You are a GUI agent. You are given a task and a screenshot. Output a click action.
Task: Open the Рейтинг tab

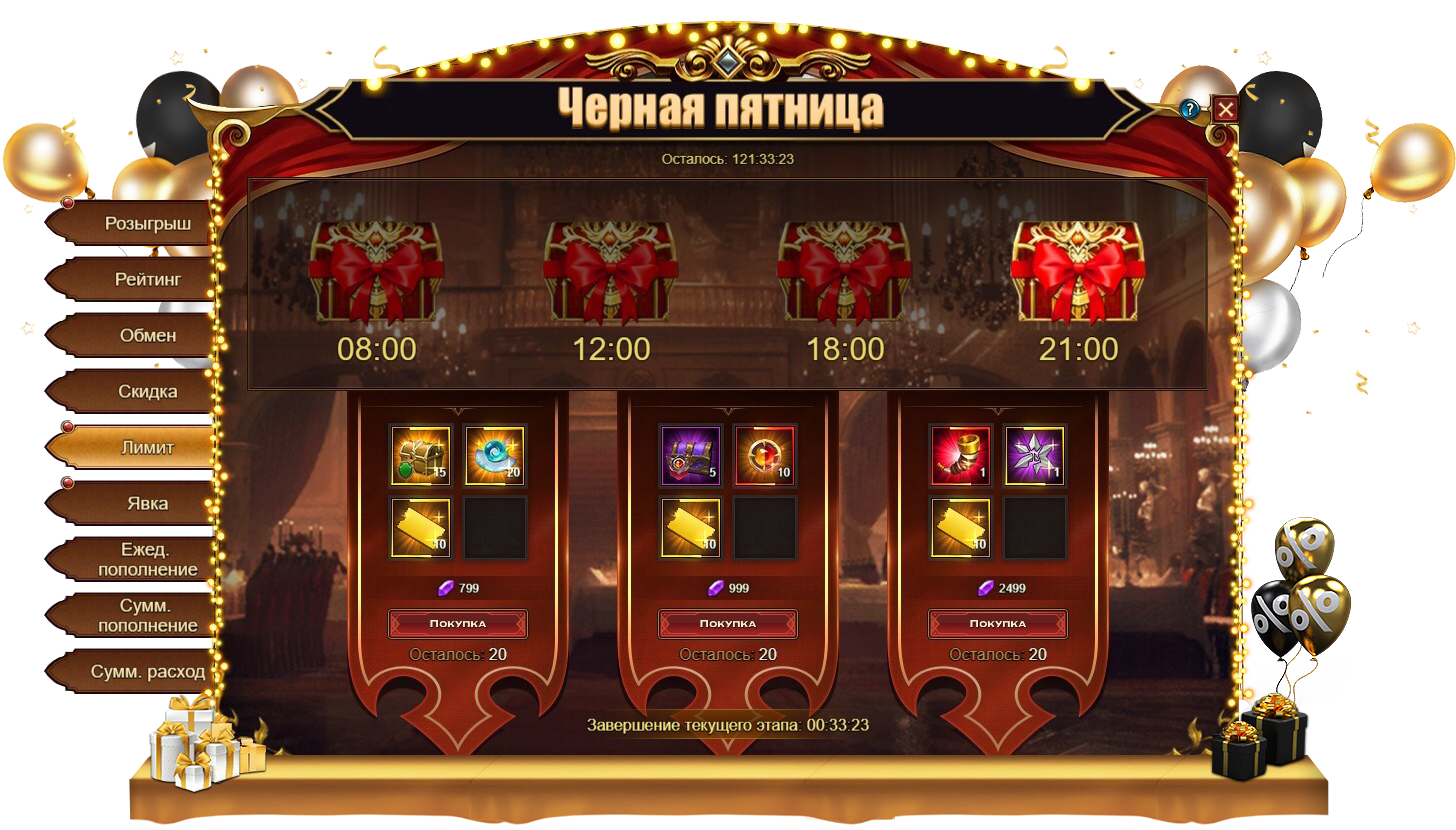146,279
